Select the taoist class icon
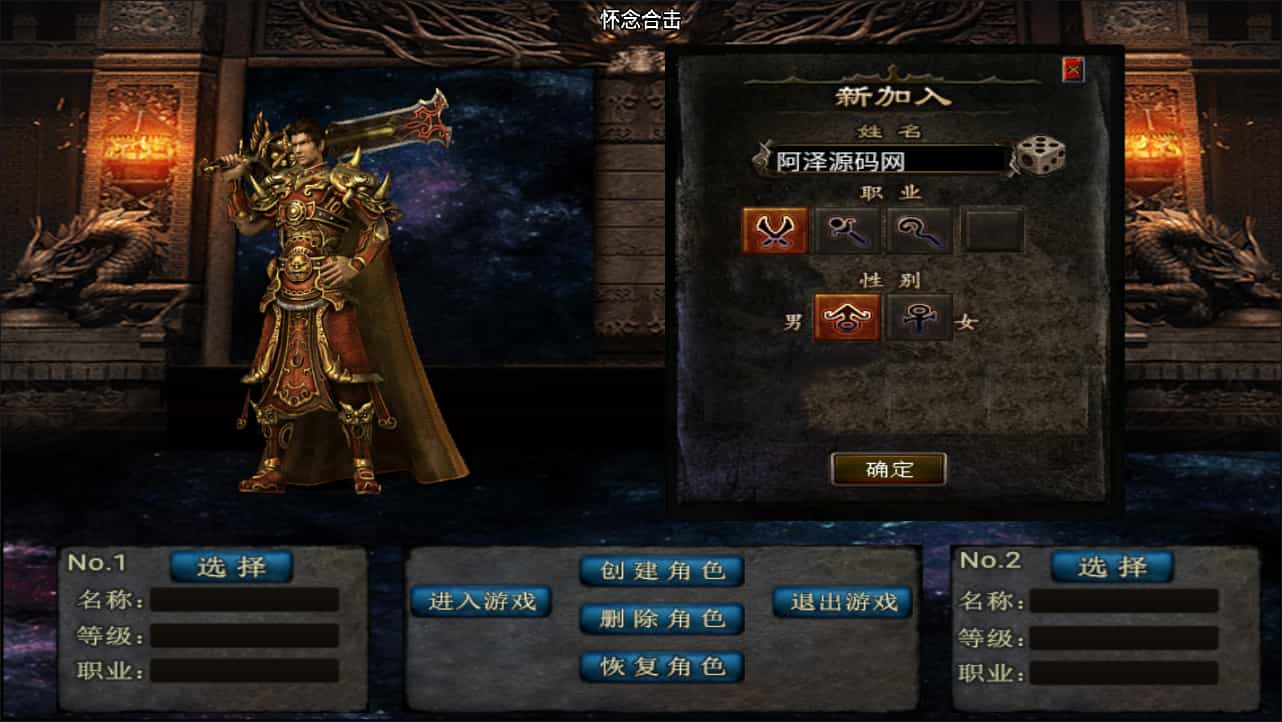 pos(920,230)
